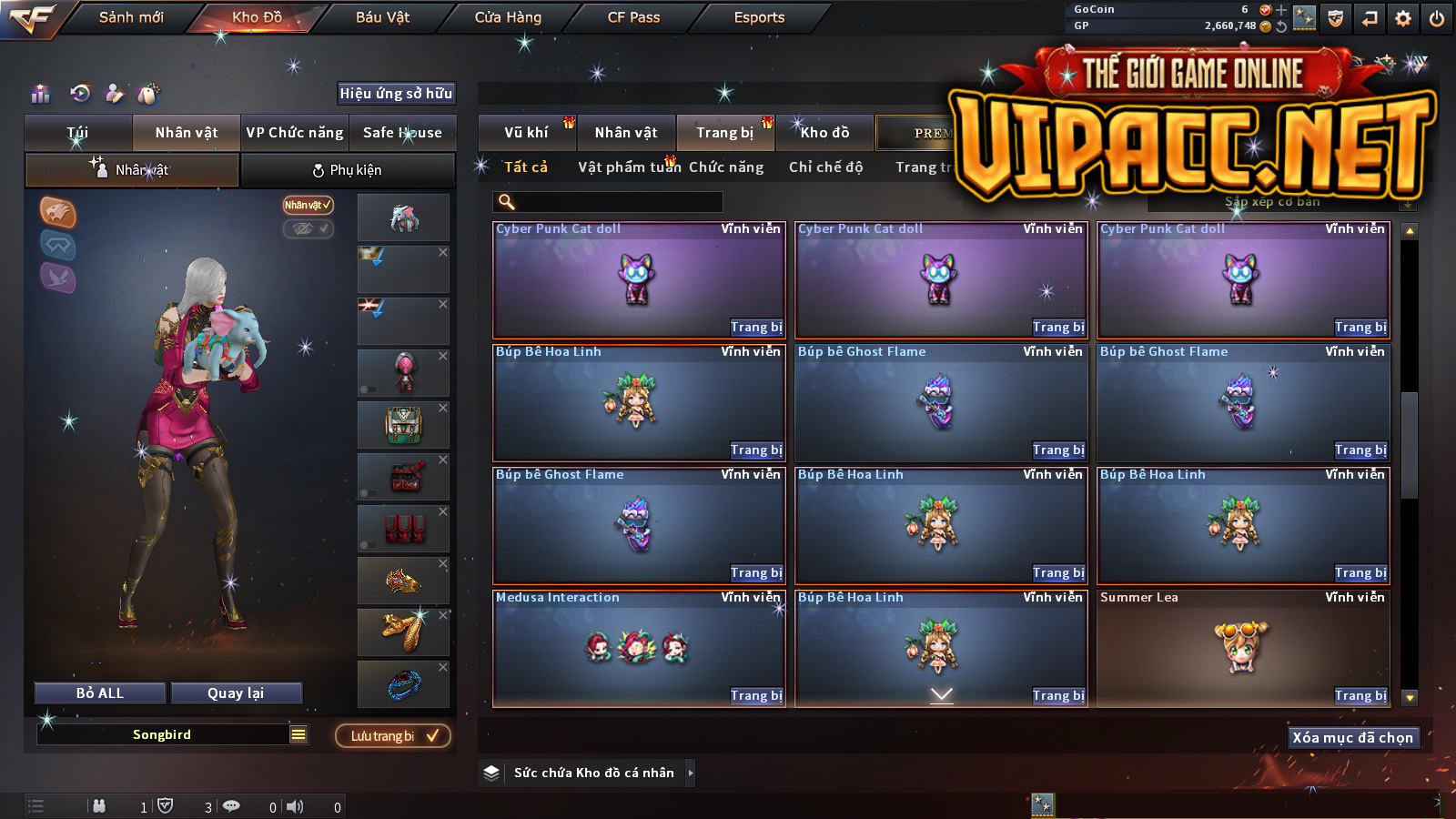Image resolution: width=1456 pixels, height=819 pixels.
Task: Open the Sảnh mới lobby menu
Action: tap(131, 17)
